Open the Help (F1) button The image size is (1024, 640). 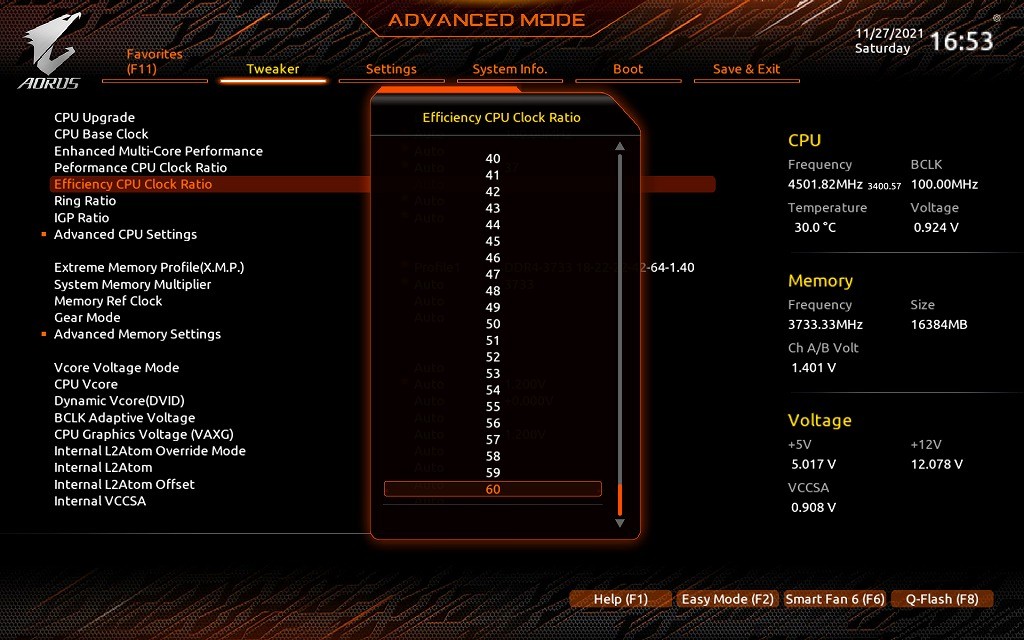pos(620,599)
